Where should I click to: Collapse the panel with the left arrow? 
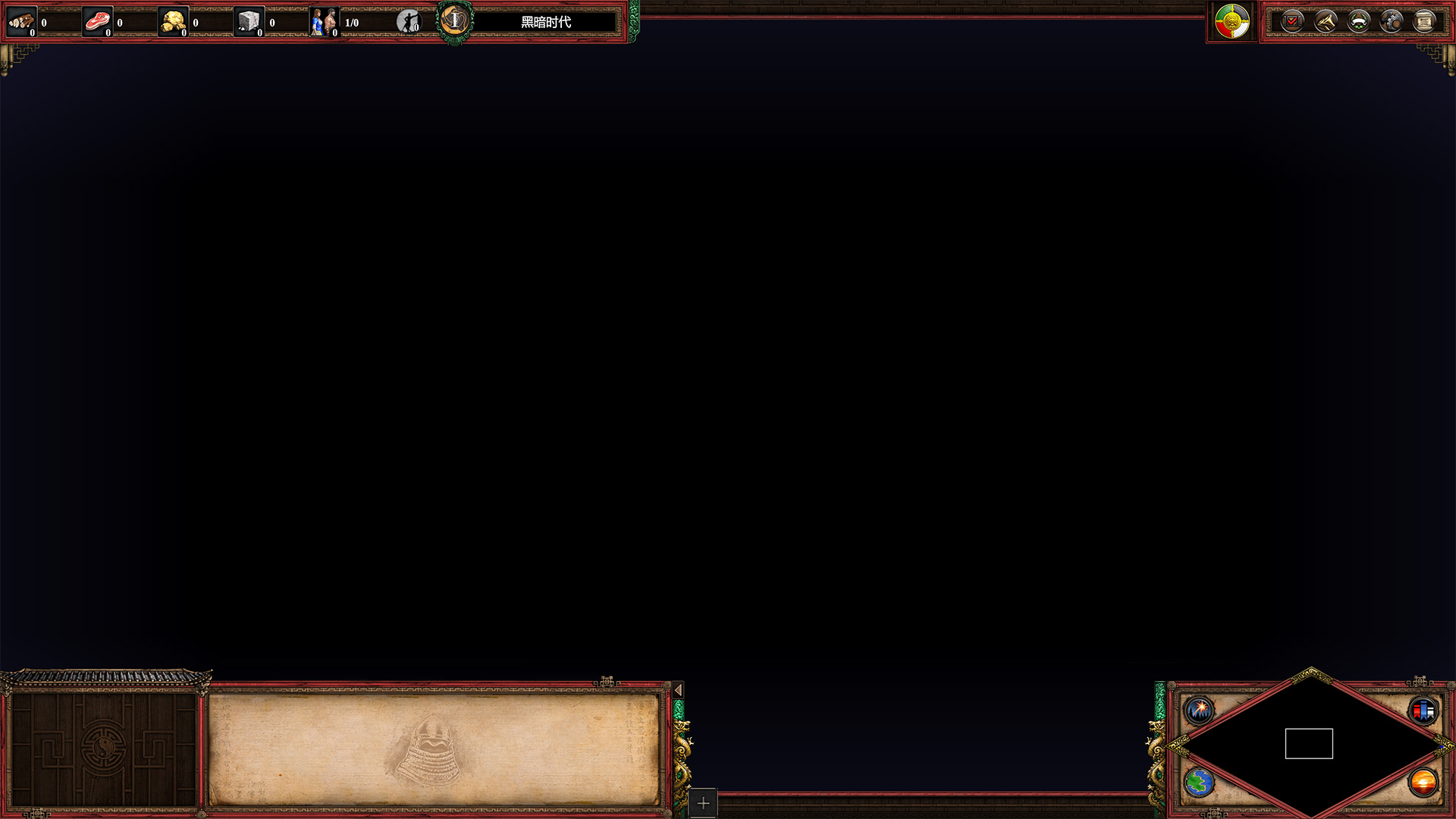click(678, 690)
